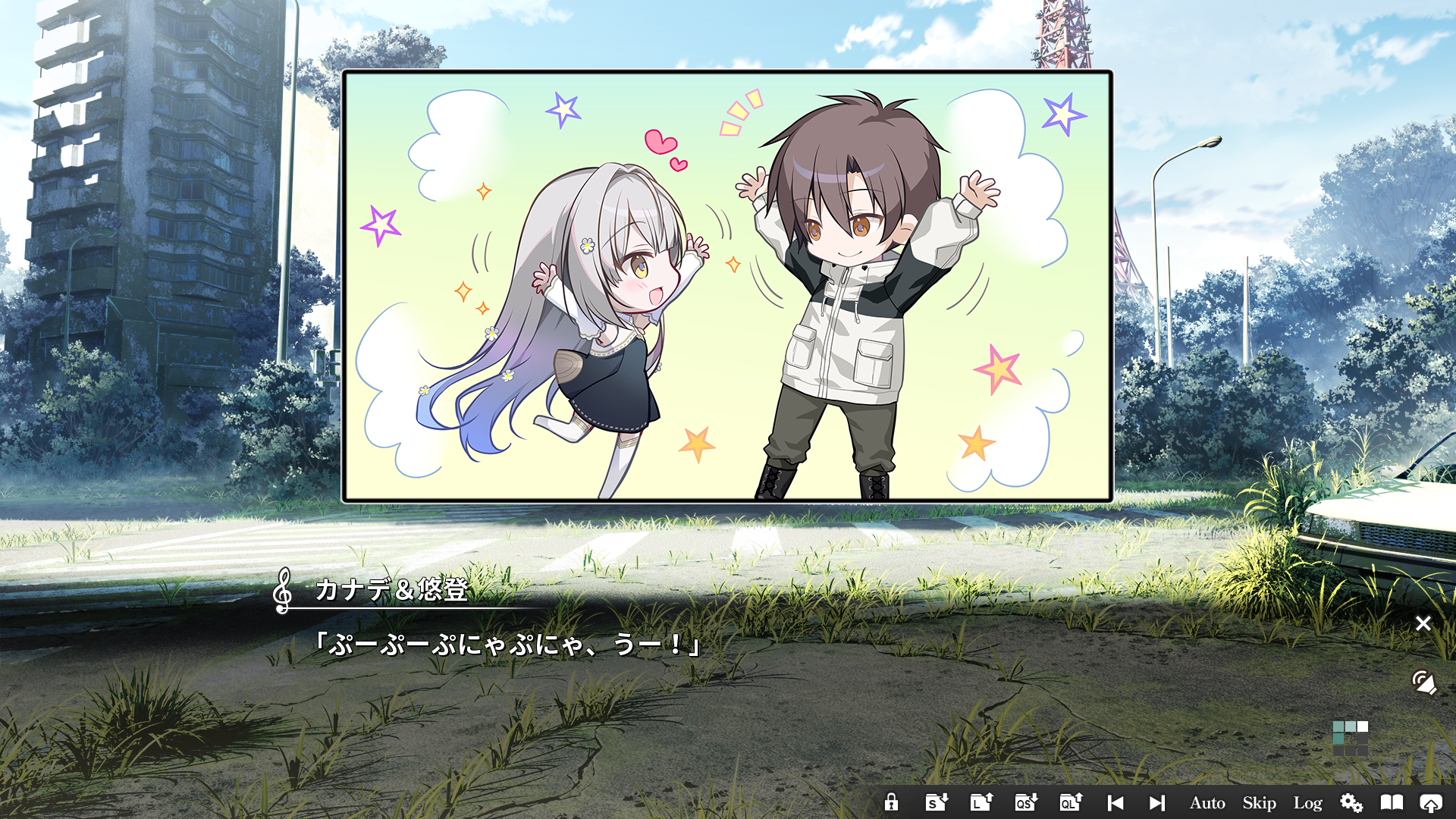This screenshot has width=1456, height=819.
Task: Click the padlock icon to lock the message window
Action: point(892,802)
